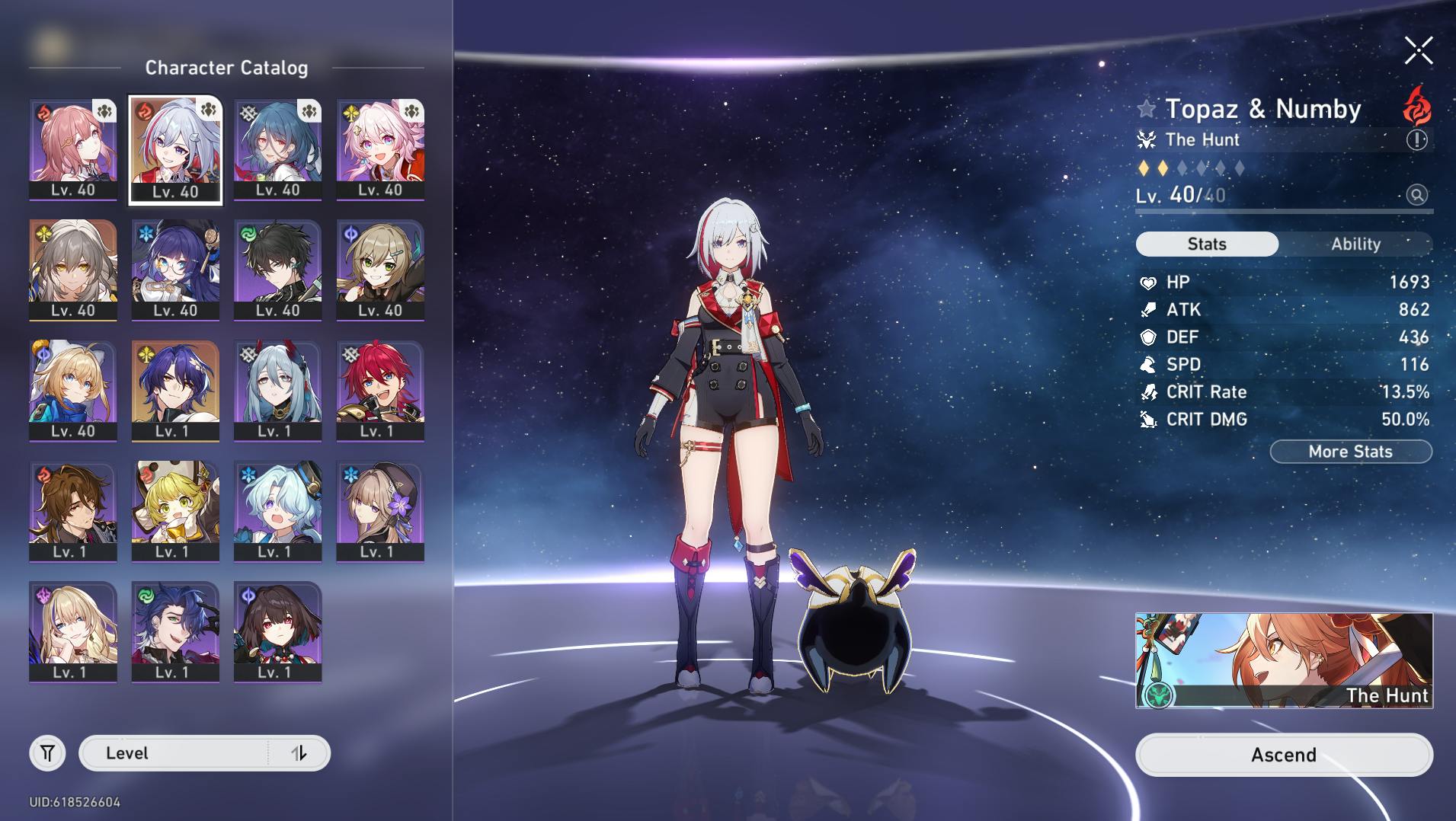
Task: Open the level detail magnifier icon
Action: coord(1416,195)
